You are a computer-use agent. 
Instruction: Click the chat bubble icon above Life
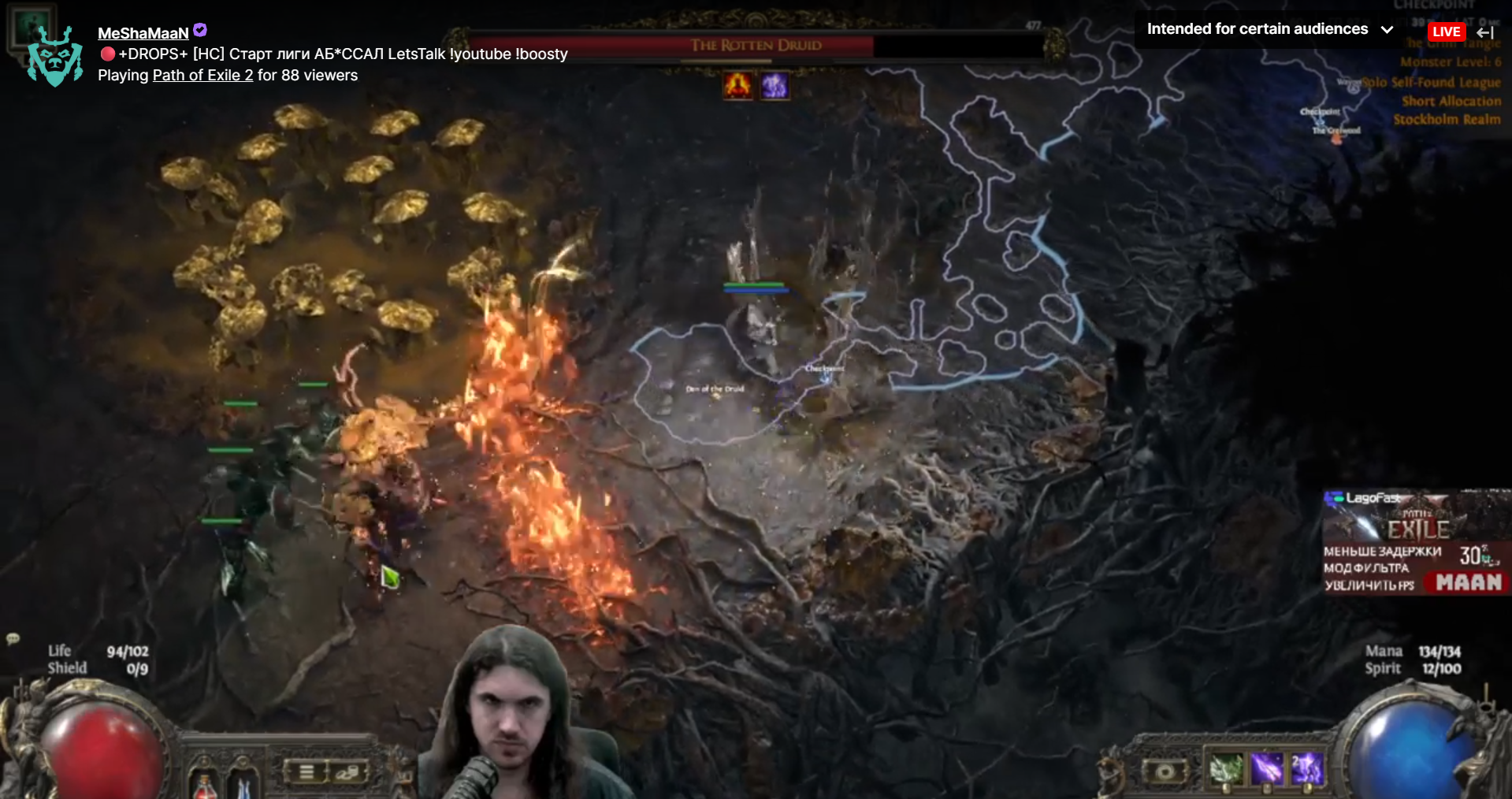coord(13,638)
